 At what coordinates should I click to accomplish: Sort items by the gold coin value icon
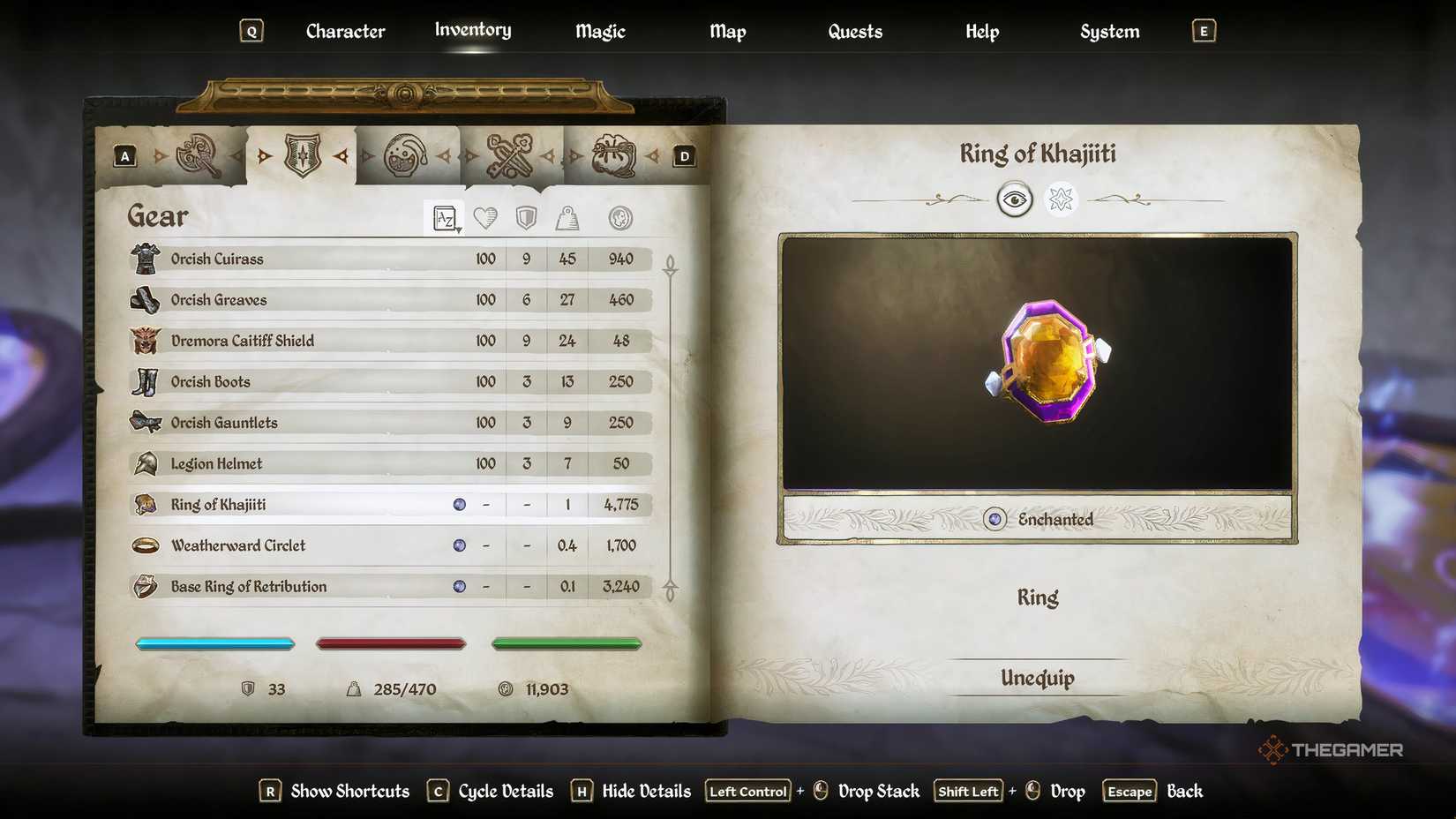620,218
